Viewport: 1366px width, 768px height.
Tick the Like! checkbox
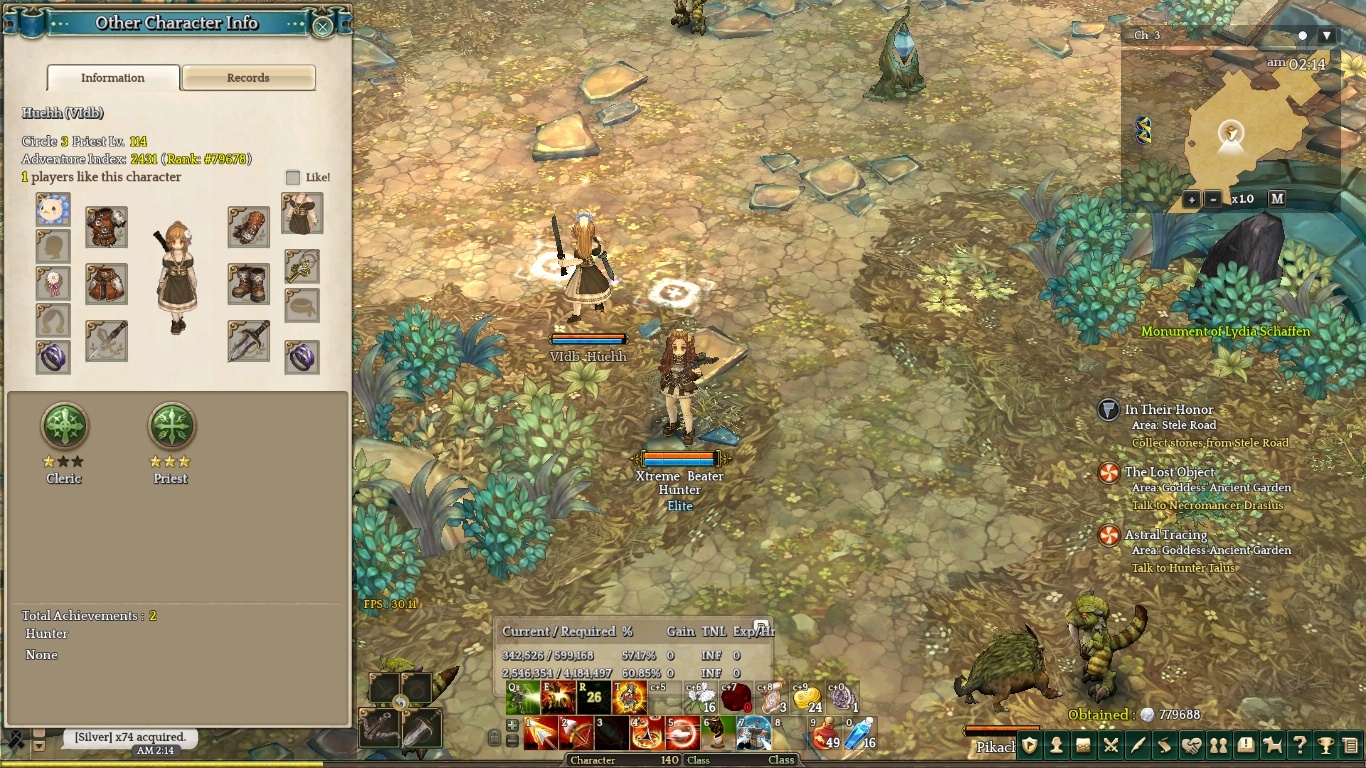(x=293, y=177)
